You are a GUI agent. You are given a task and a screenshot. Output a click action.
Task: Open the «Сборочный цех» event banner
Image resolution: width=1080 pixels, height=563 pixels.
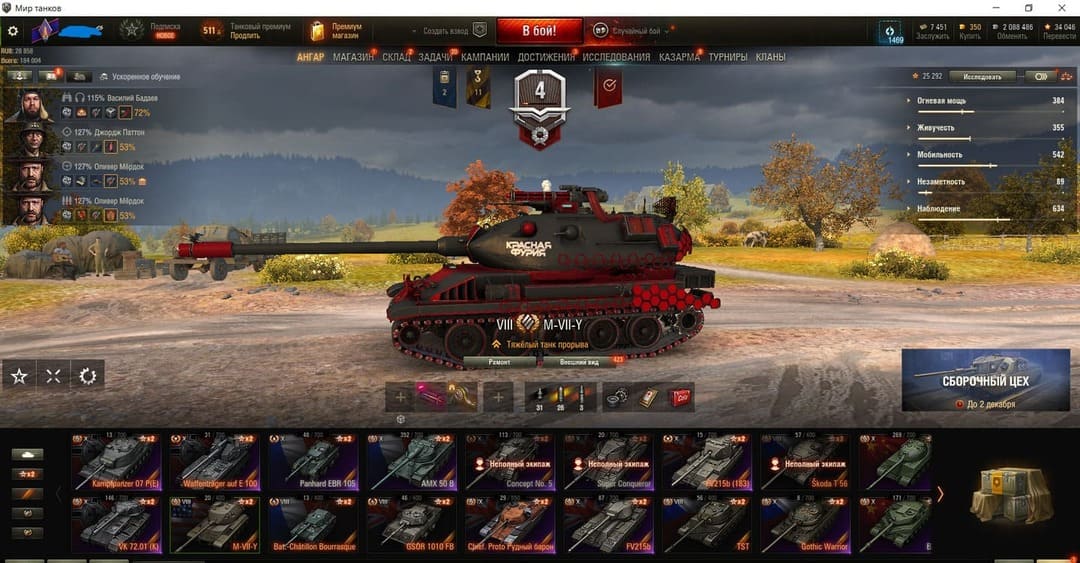coord(985,380)
